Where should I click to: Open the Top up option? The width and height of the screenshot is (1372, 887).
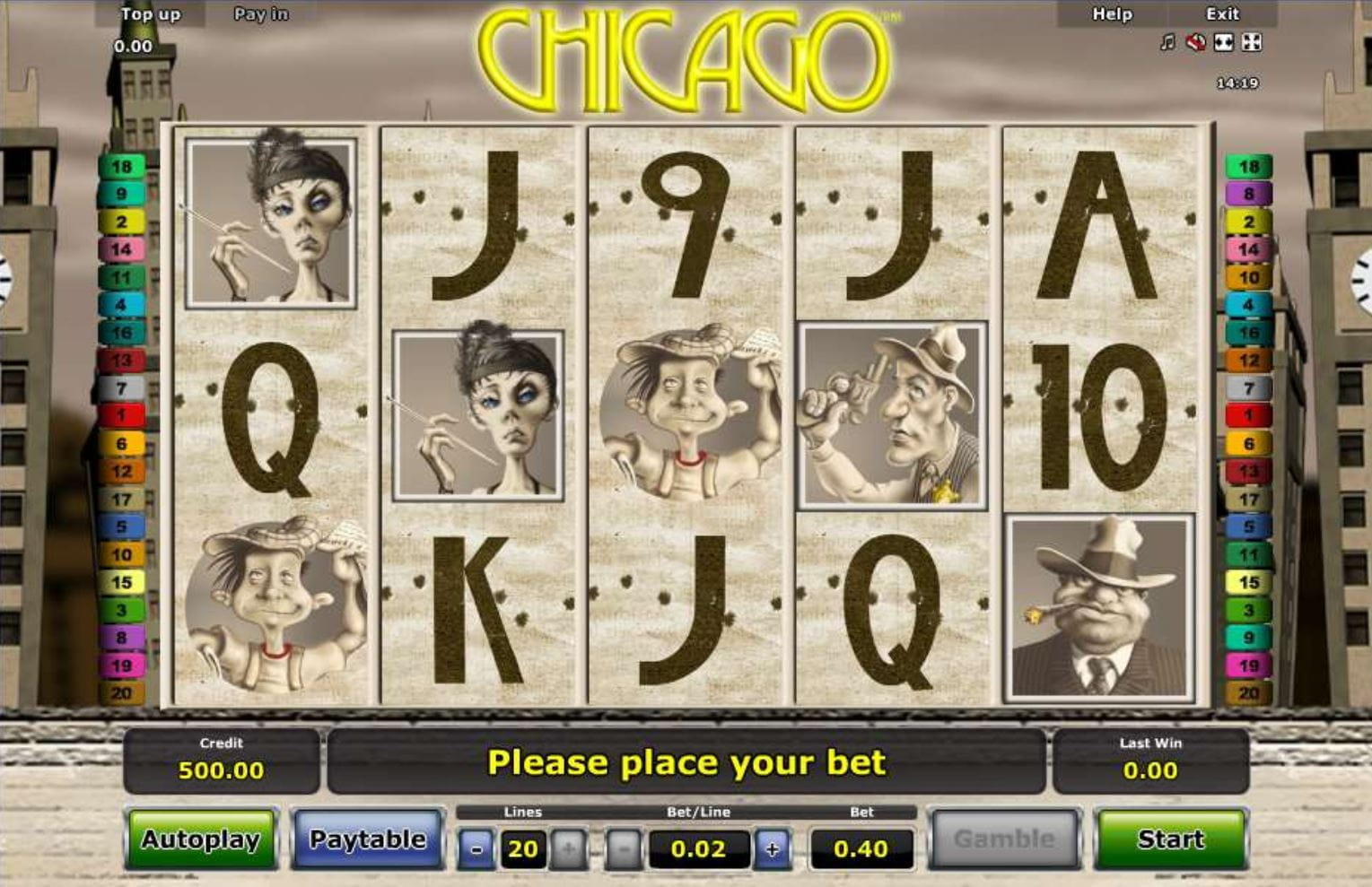pos(150,14)
